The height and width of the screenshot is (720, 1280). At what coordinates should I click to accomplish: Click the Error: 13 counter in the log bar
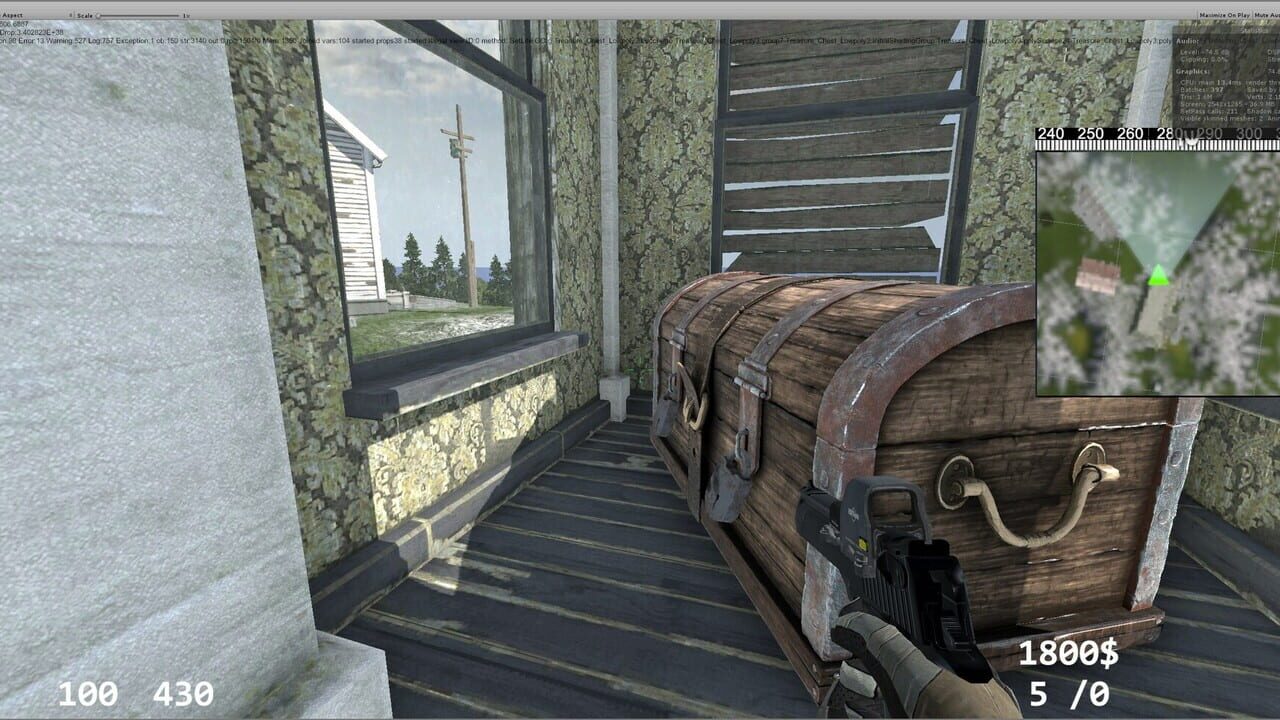32,43
